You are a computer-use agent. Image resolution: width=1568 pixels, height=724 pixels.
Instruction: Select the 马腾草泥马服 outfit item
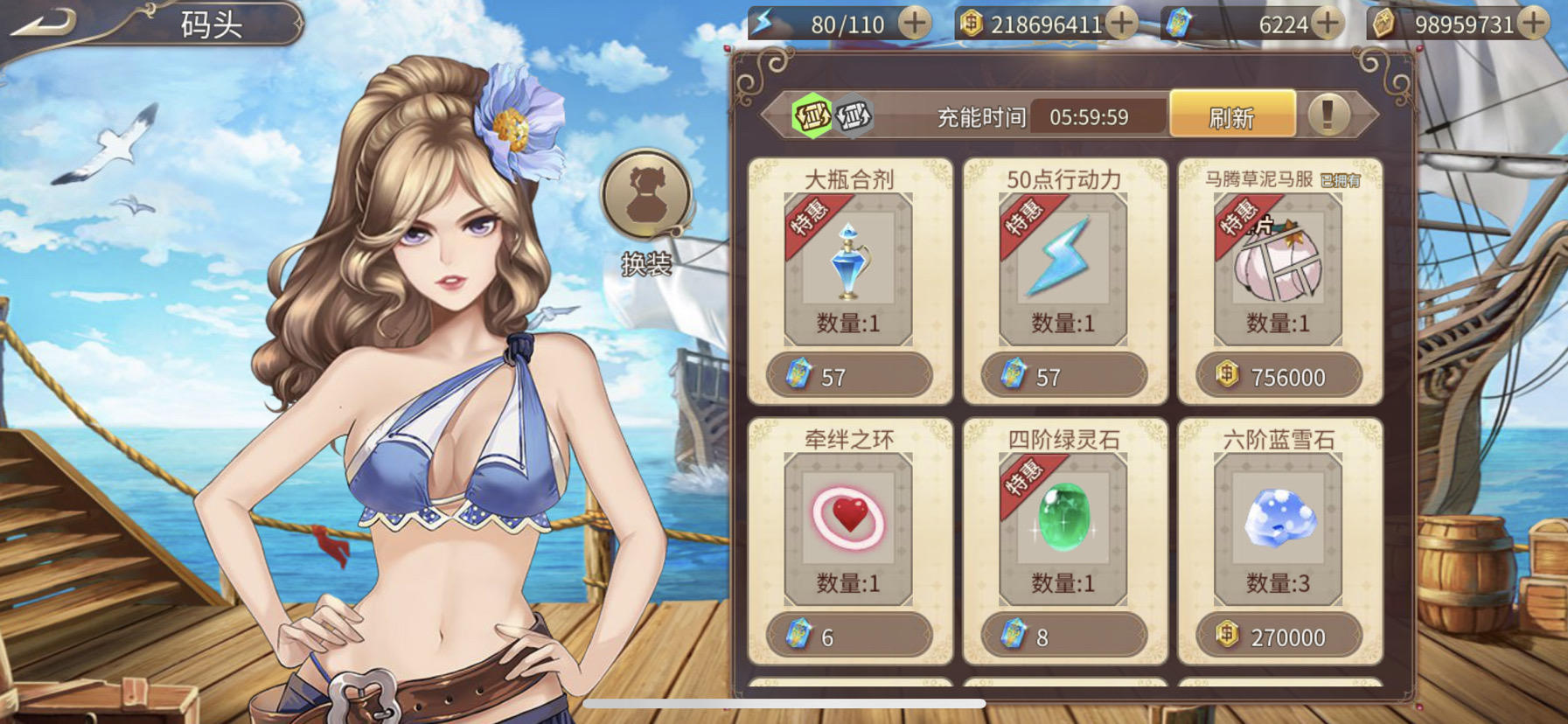(1278, 262)
